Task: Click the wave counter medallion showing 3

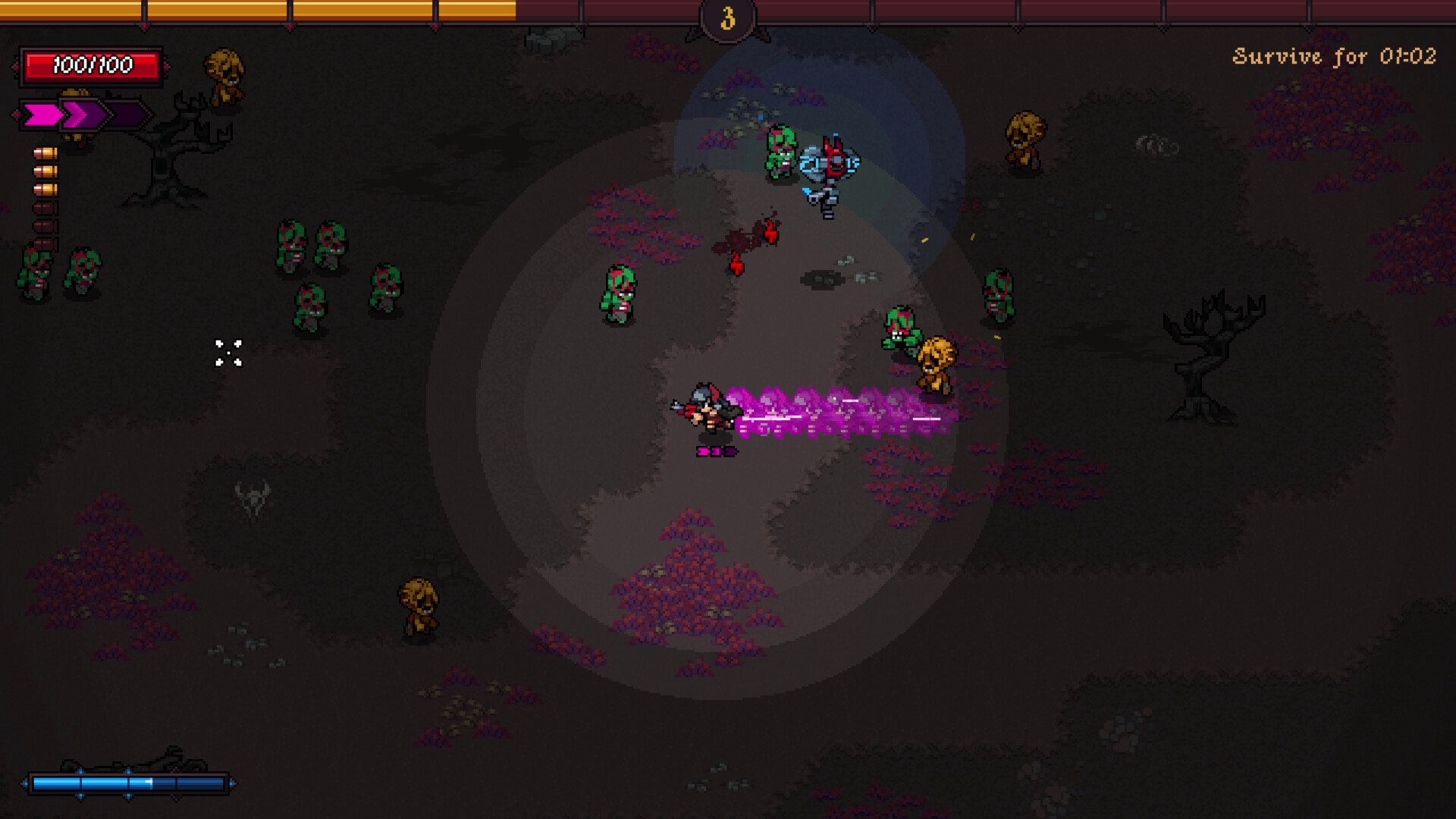Action: pos(729,20)
